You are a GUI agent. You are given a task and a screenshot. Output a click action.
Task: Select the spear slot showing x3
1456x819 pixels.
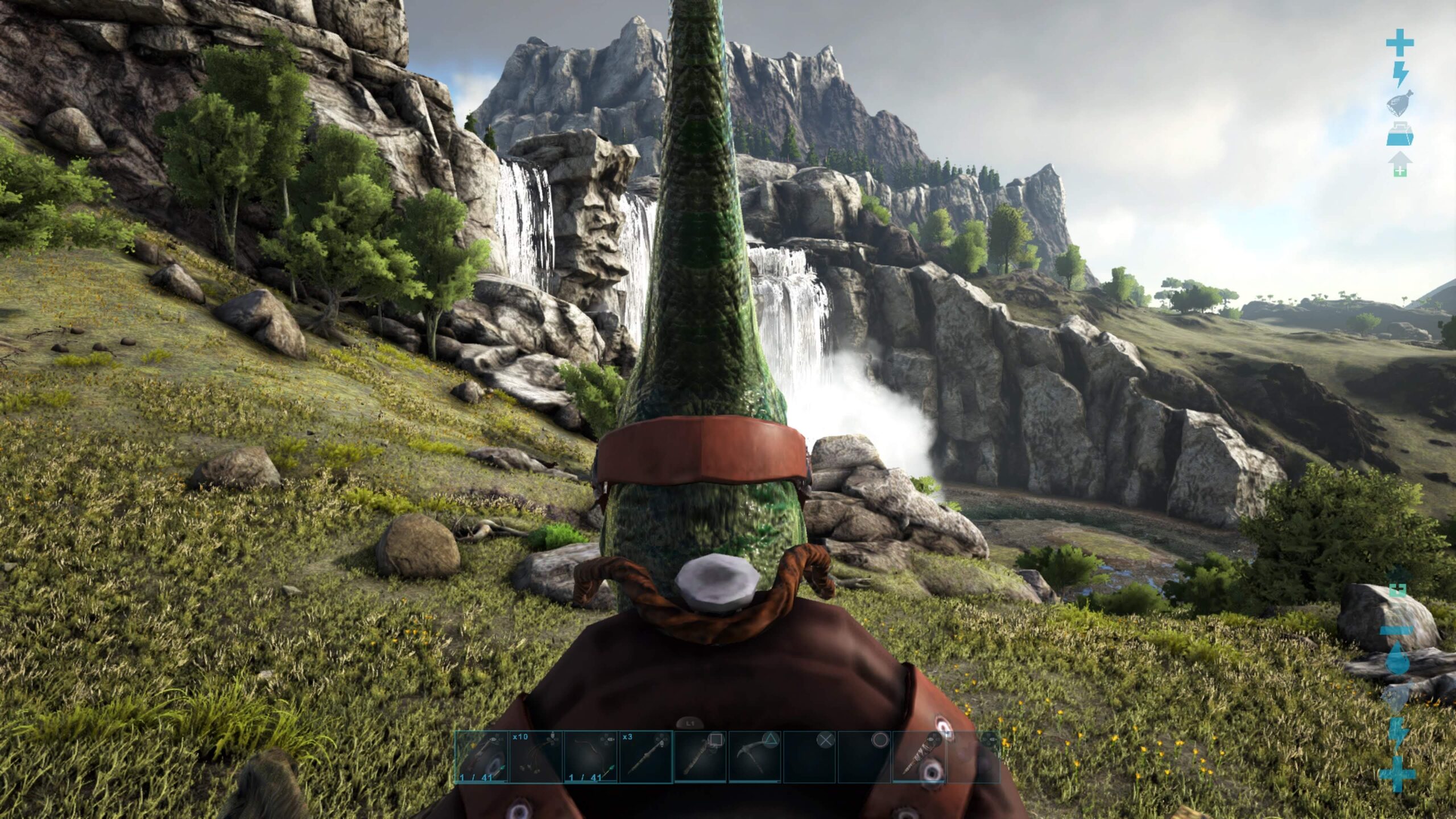point(645,757)
